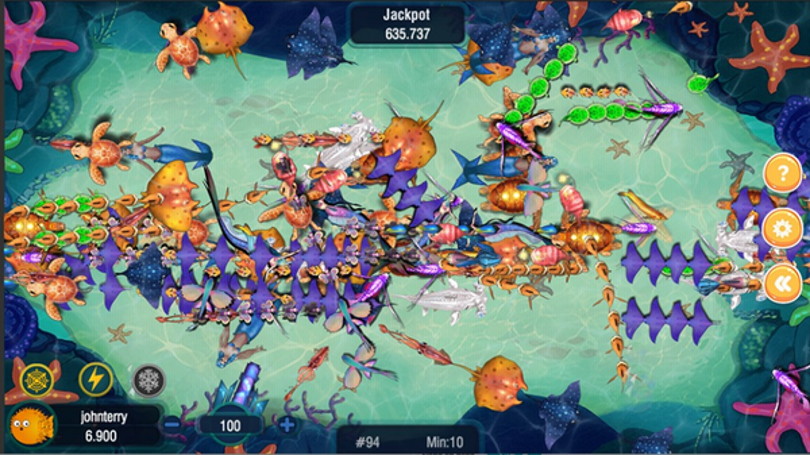Viewport: 810px width, 455px height.
Task: Collapse the side menu with double-arrow button
Action: click(x=782, y=283)
